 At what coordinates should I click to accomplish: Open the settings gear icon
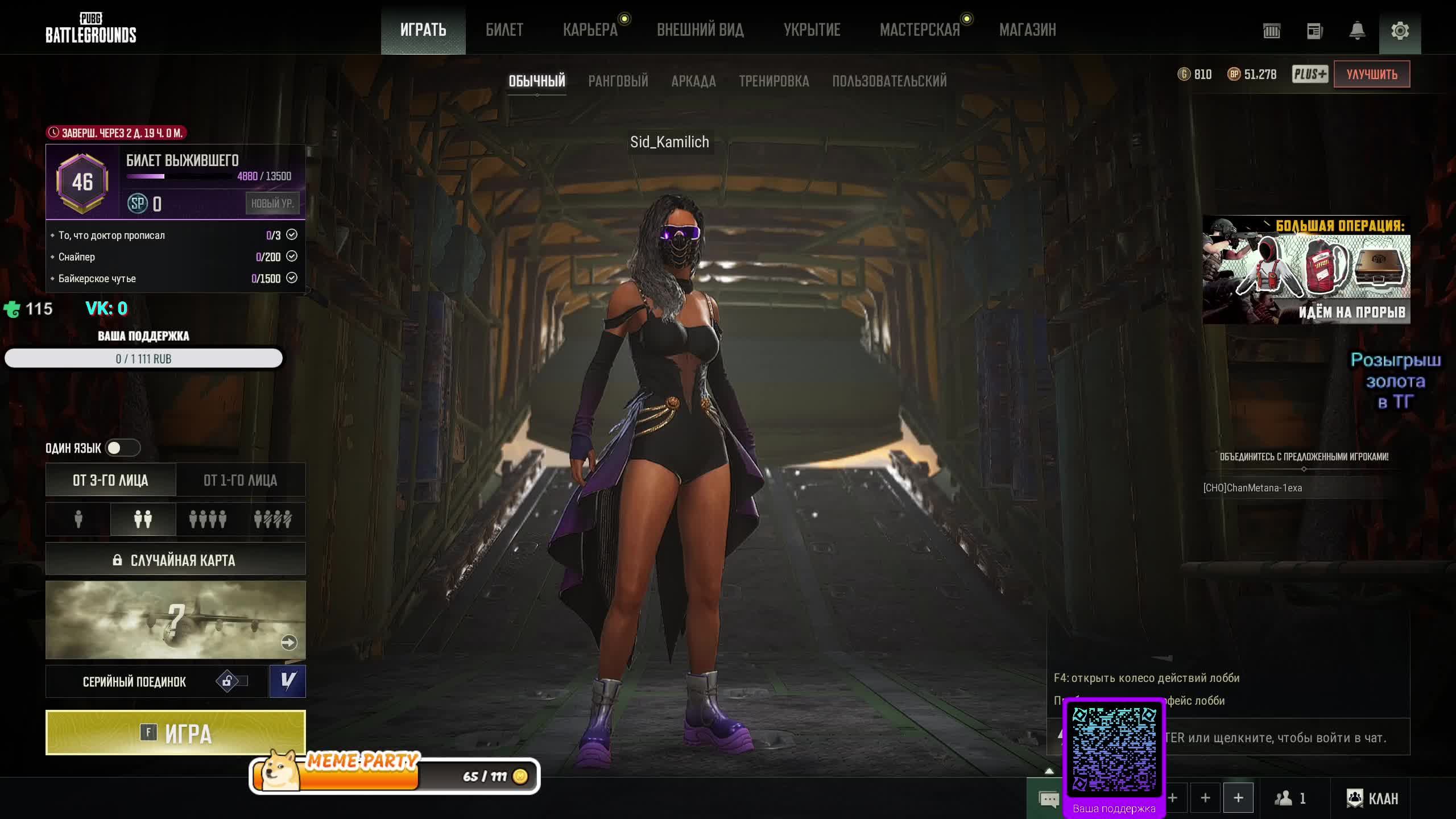(1400, 31)
